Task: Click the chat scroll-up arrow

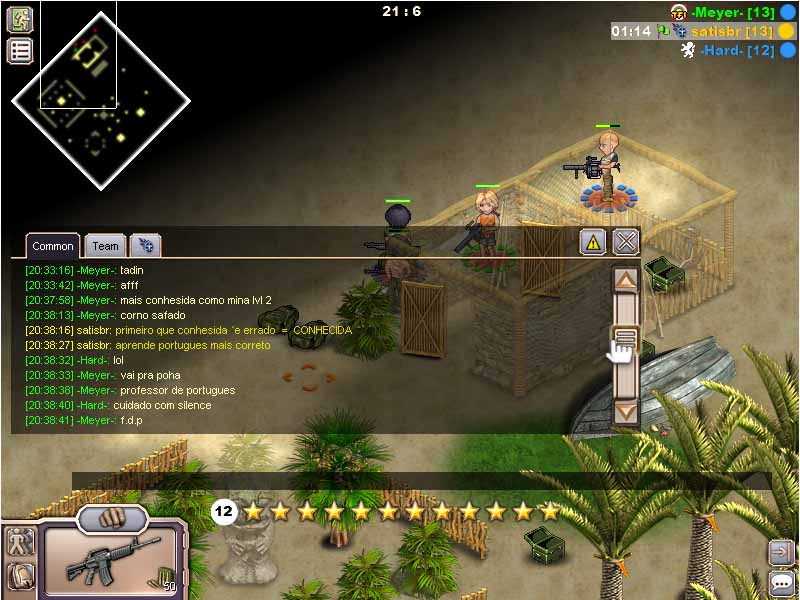Action: pyautogui.click(x=626, y=281)
